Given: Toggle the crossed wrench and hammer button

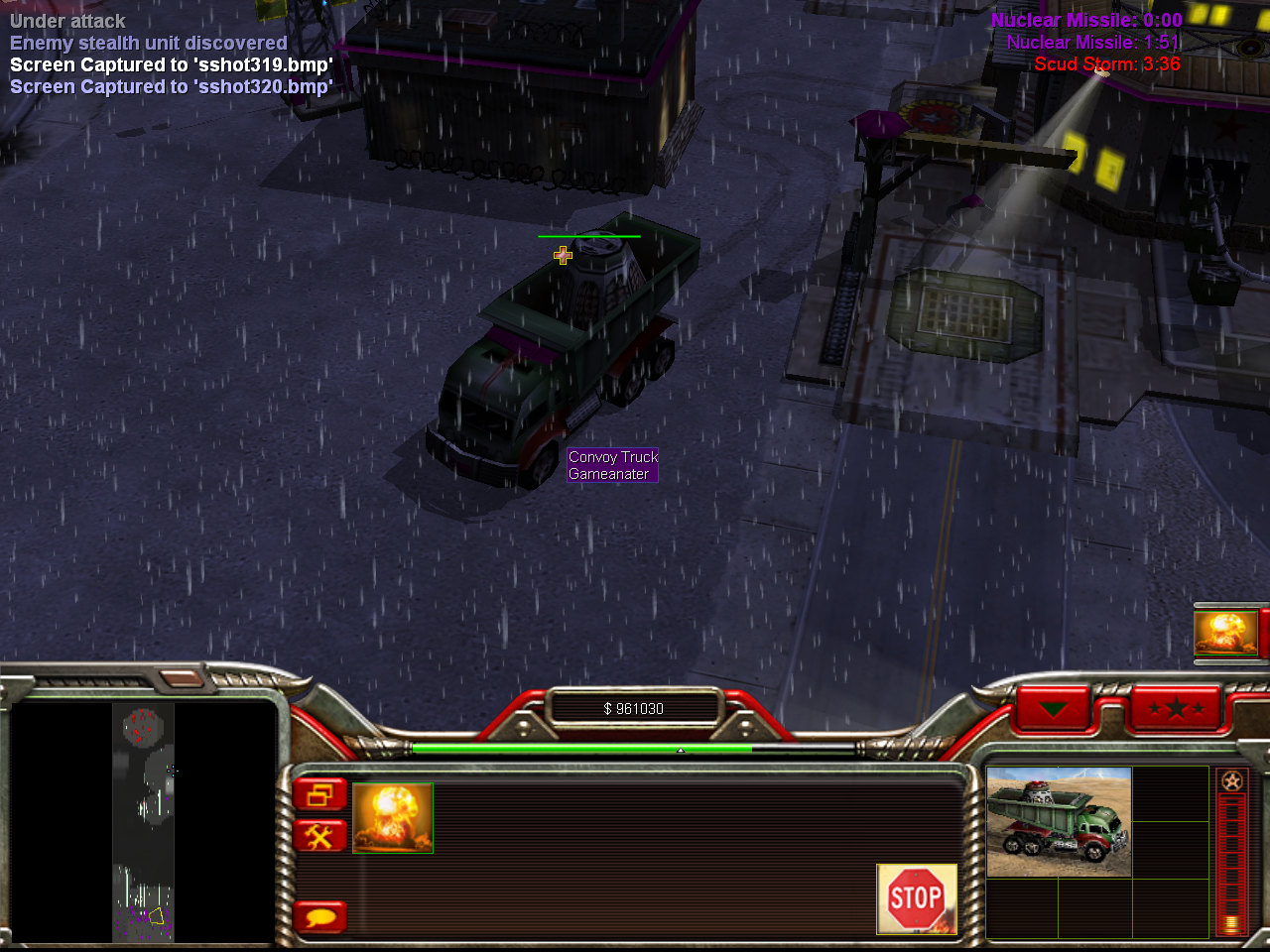Looking at the screenshot, I should click(319, 837).
